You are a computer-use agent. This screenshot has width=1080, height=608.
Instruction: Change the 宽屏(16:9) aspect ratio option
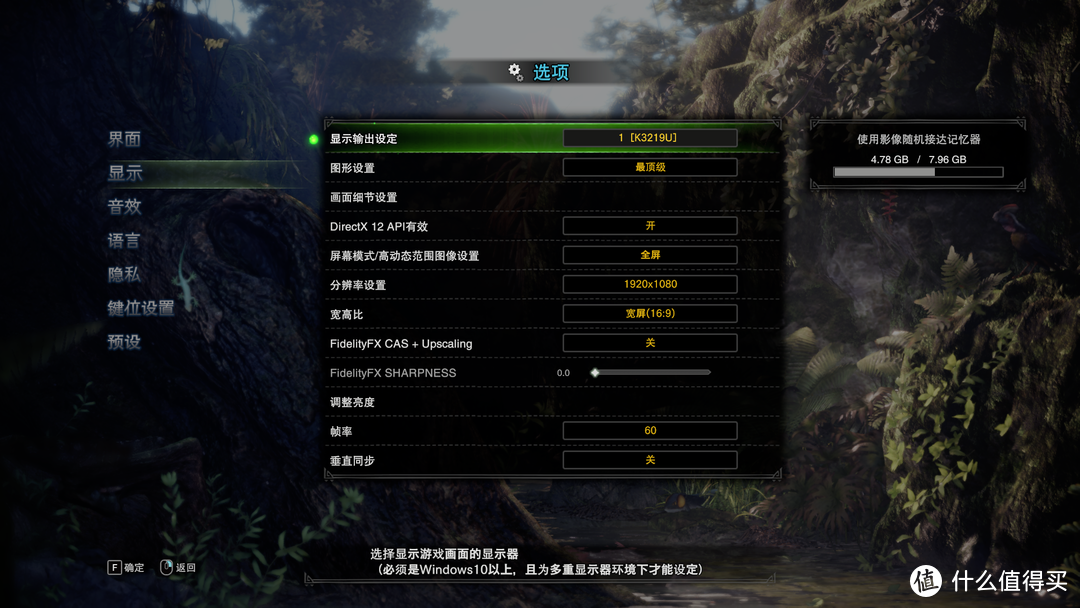click(x=650, y=314)
